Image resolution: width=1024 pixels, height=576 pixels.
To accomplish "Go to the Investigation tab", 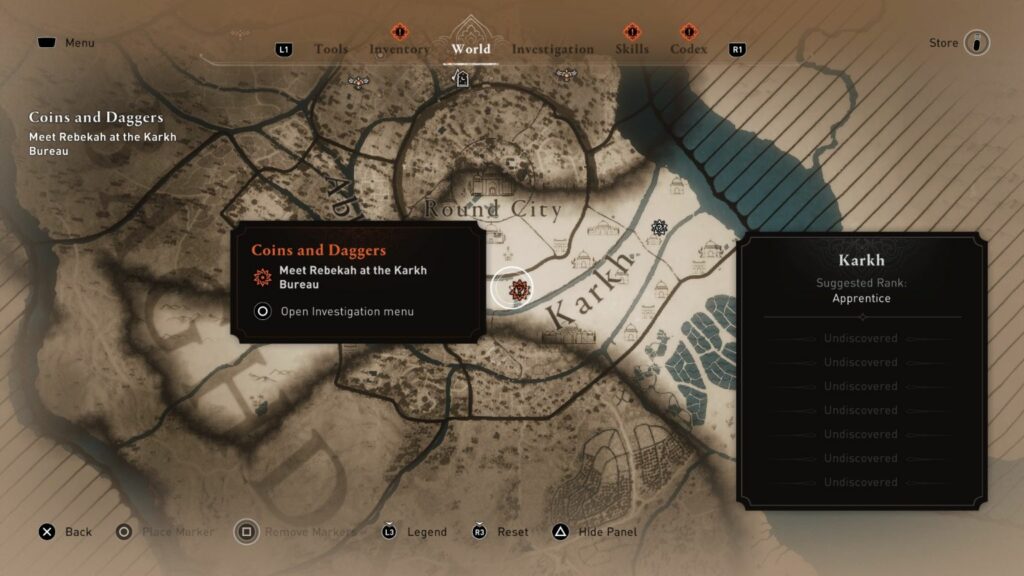I will [x=552, y=49].
